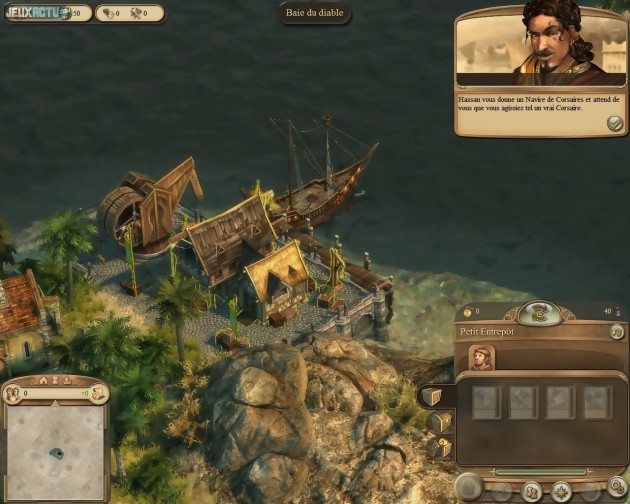The image size is (630, 504).
Task: Click the round arrow button beside Petit Entrepôt
Action: (x=616, y=331)
